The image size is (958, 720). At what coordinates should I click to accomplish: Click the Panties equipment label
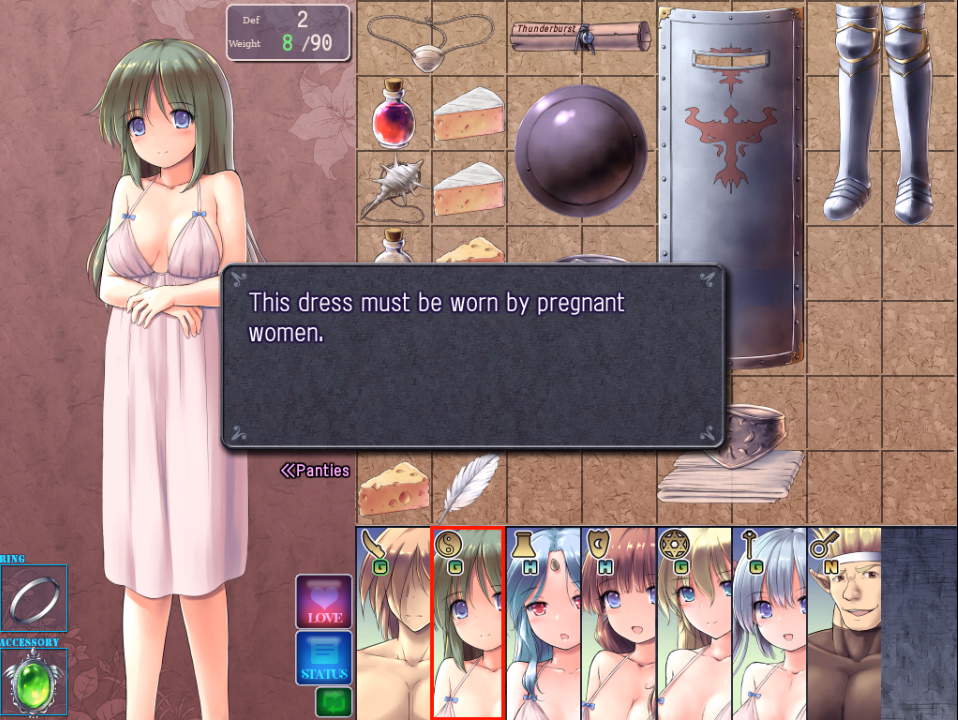(315, 470)
